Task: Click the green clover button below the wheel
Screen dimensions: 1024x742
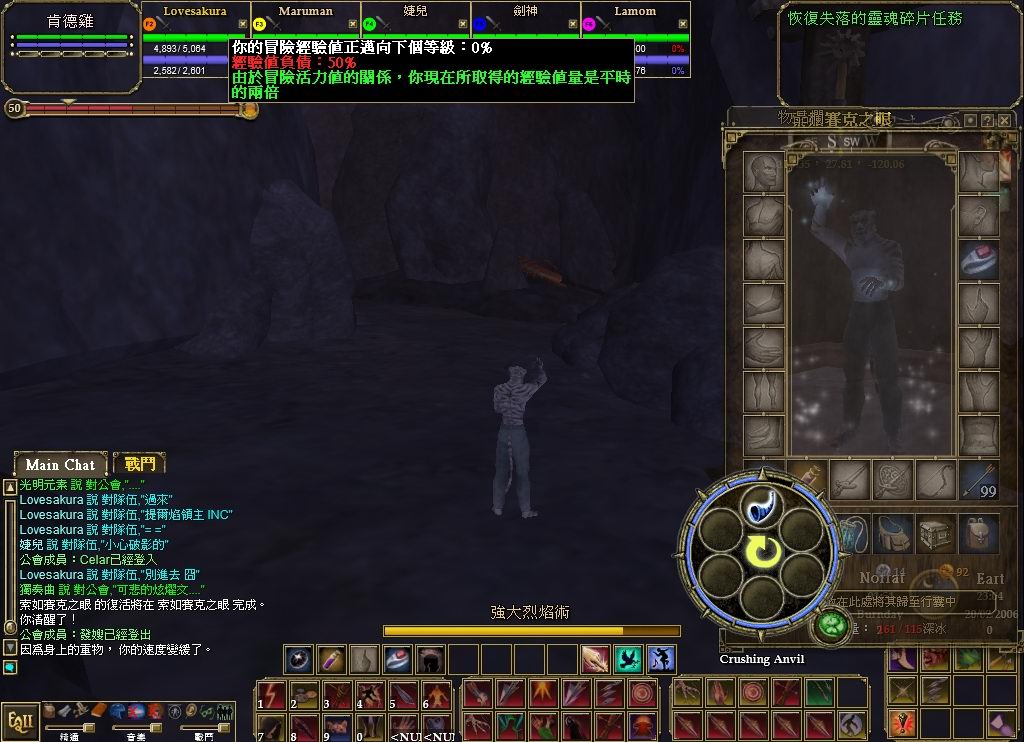Action: click(831, 626)
